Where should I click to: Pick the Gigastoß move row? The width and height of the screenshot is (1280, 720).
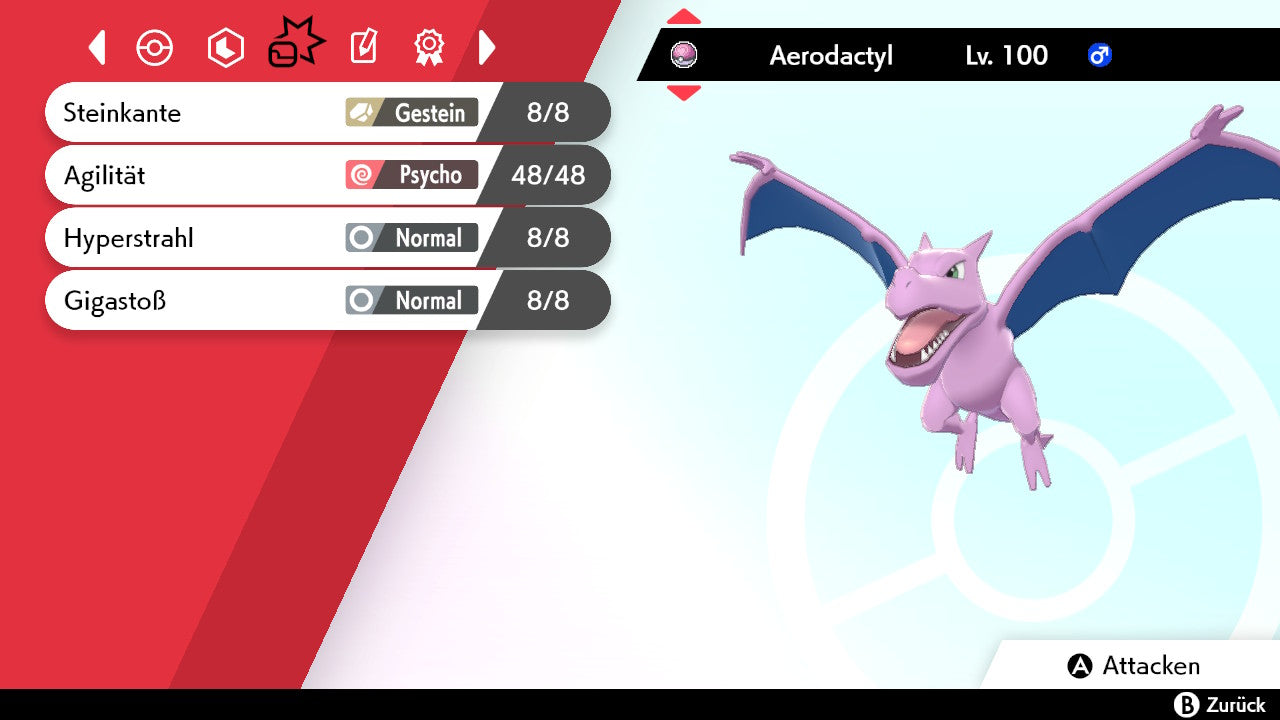[300, 300]
